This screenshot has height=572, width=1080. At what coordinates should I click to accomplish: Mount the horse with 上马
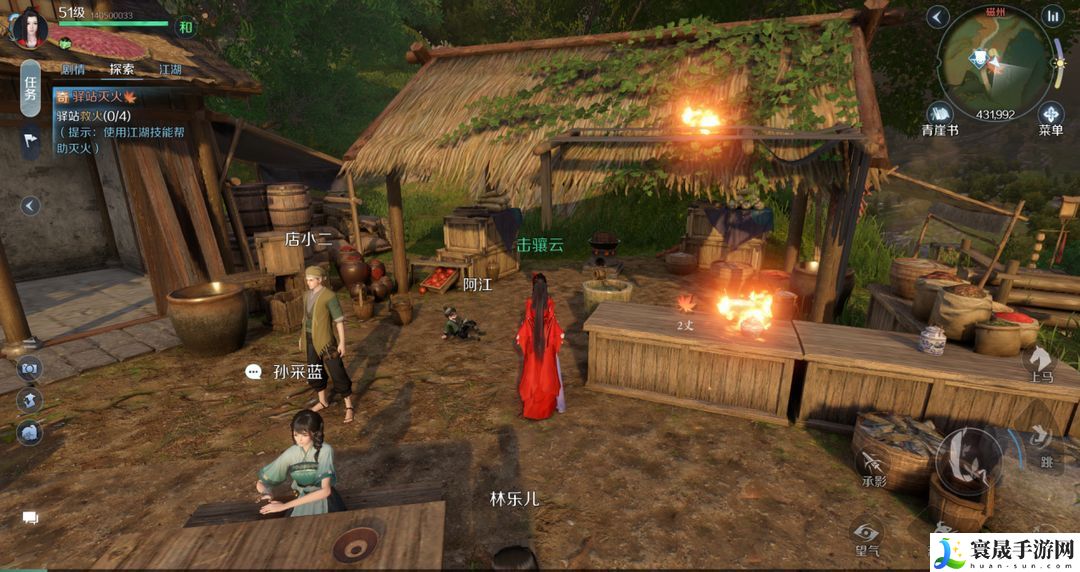coord(1041,363)
